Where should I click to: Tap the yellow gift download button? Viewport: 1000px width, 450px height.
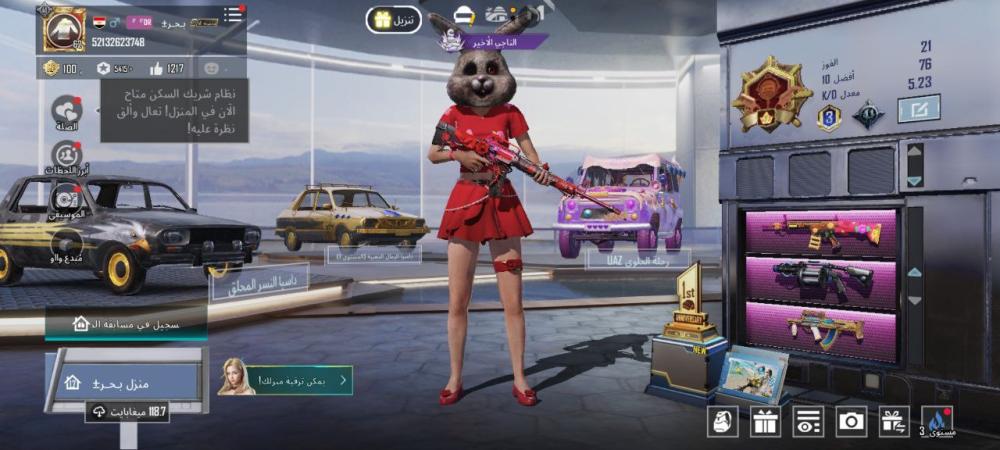(393, 20)
